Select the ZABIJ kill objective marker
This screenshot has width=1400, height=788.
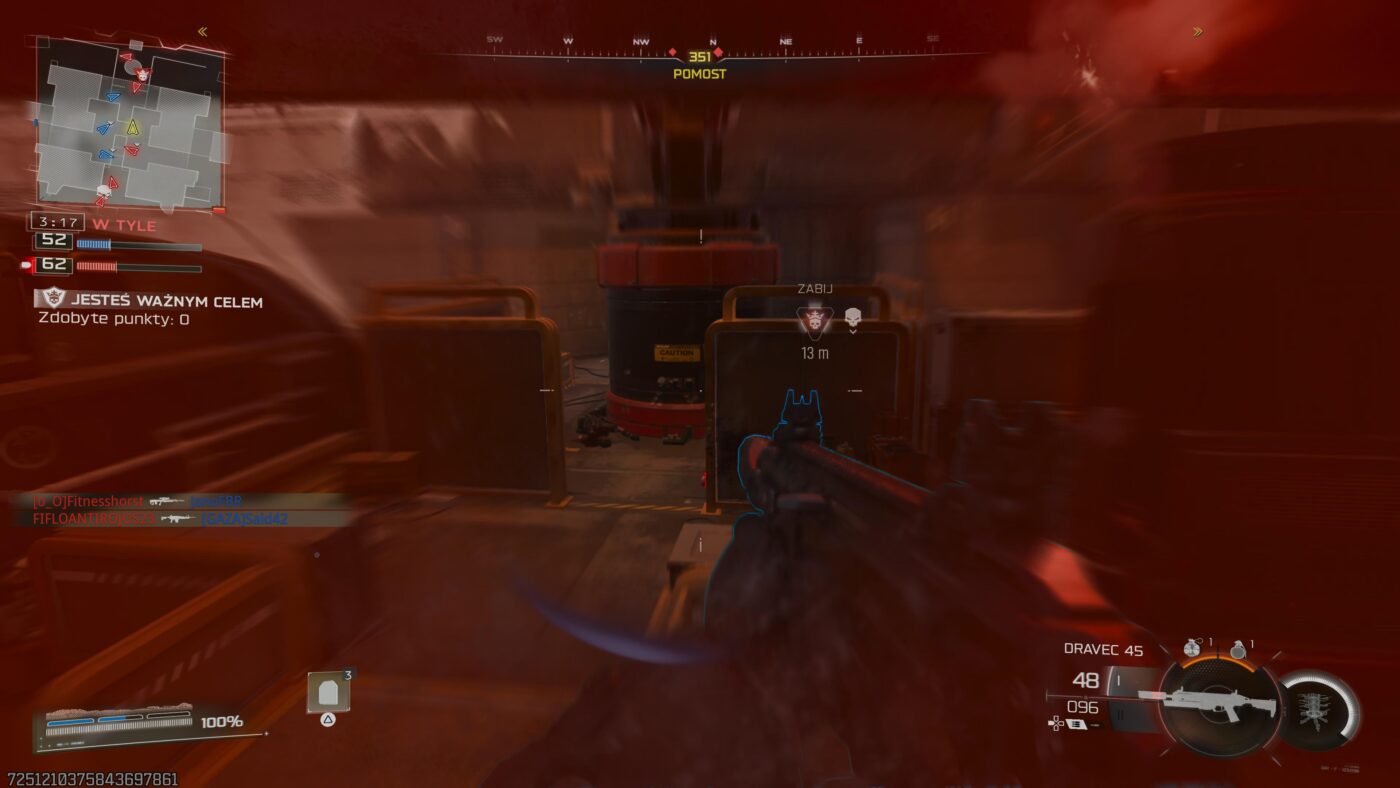coord(814,320)
